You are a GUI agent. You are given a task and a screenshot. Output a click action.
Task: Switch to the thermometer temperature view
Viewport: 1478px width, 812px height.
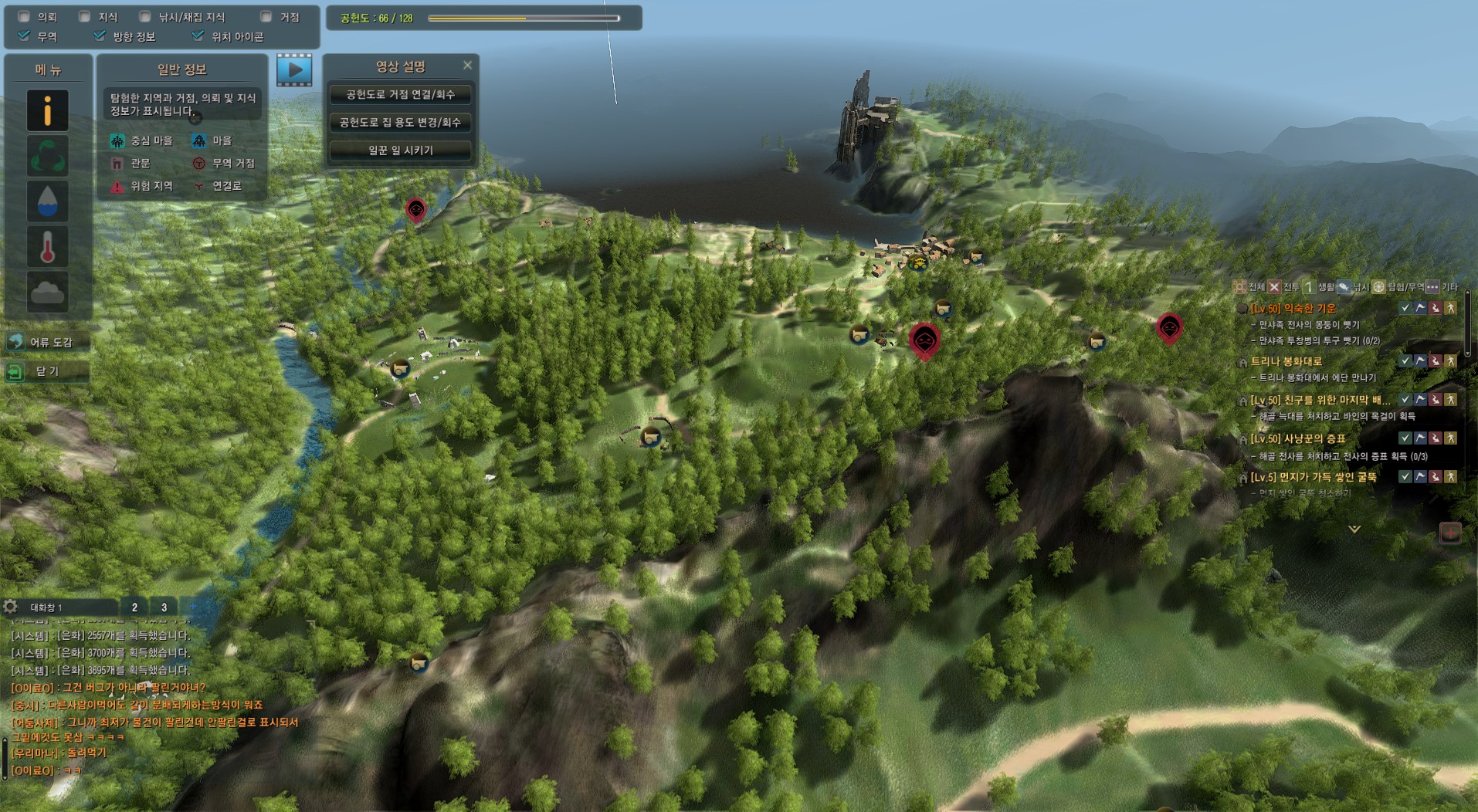48,247
